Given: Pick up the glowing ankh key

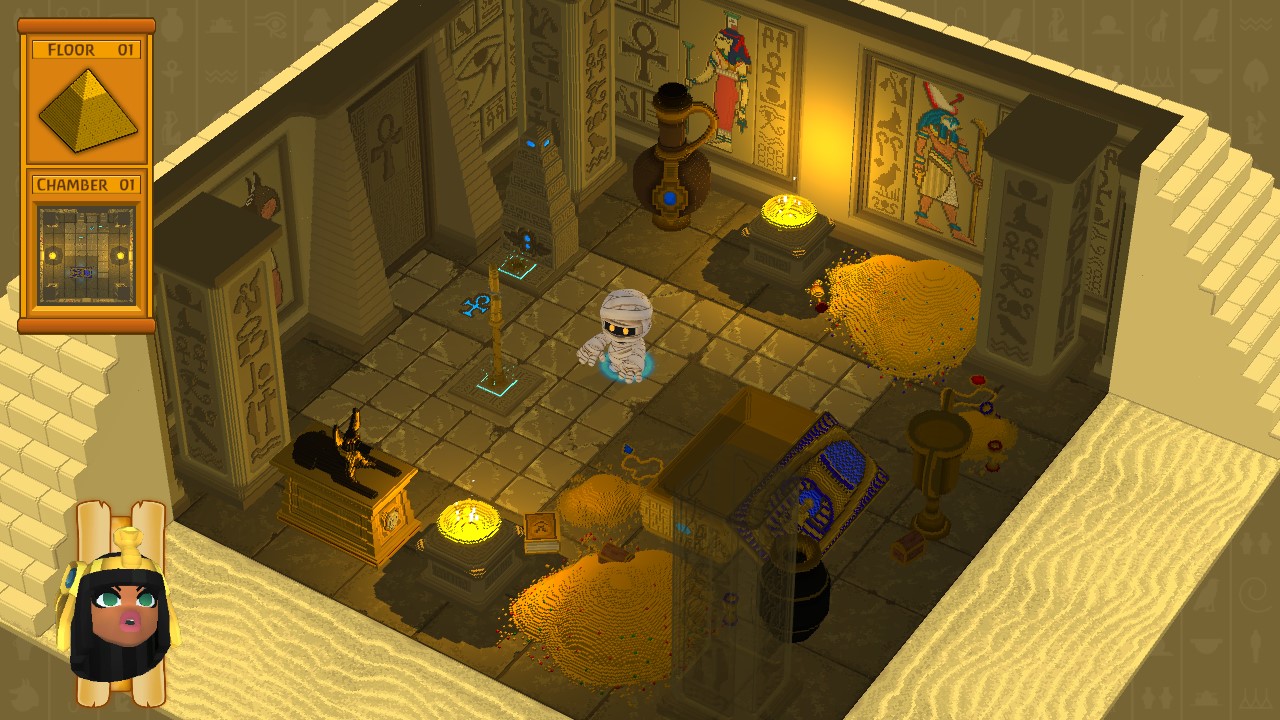Looking at the screenshot, I should (x=477, y=305).
